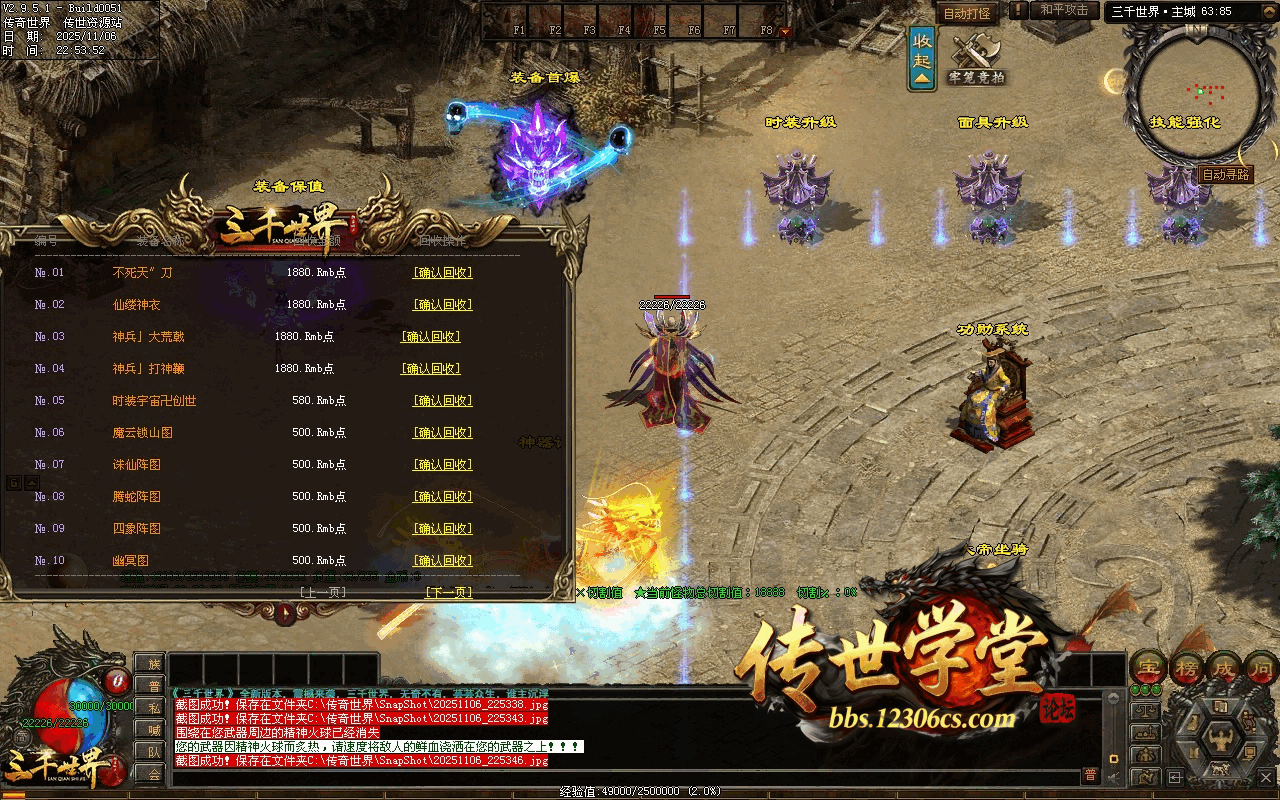The width and height of the screenshot is (1280, 800).
Task: Switch the 和平攻击 attack mode
Action: click(x=1064, y=10)
